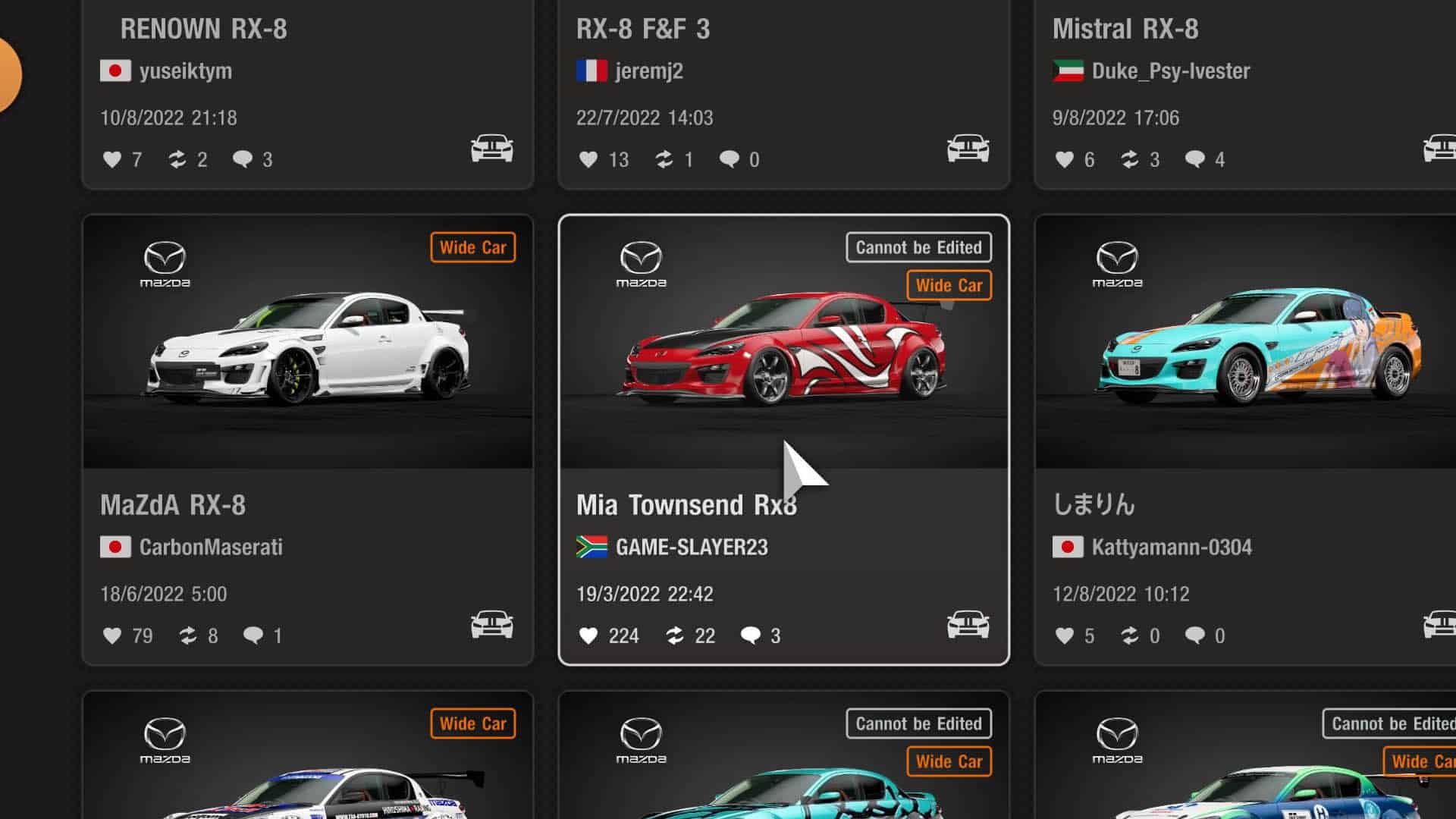Click the Japan flag next to yuseiktym

[x=114, y=70]
